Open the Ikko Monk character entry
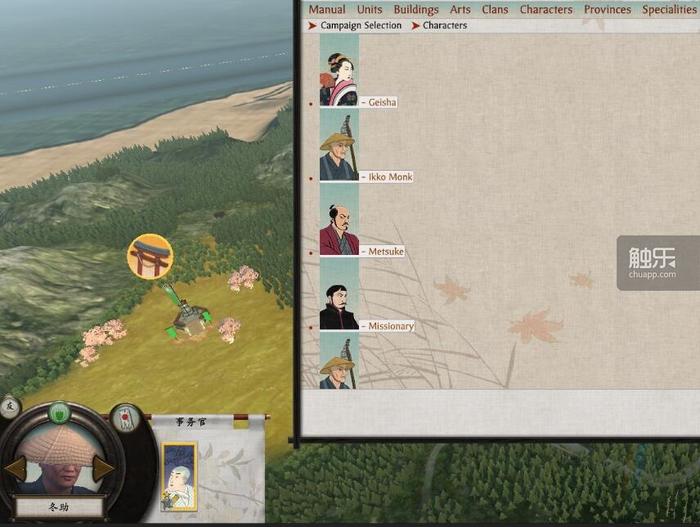 point(386,177)
